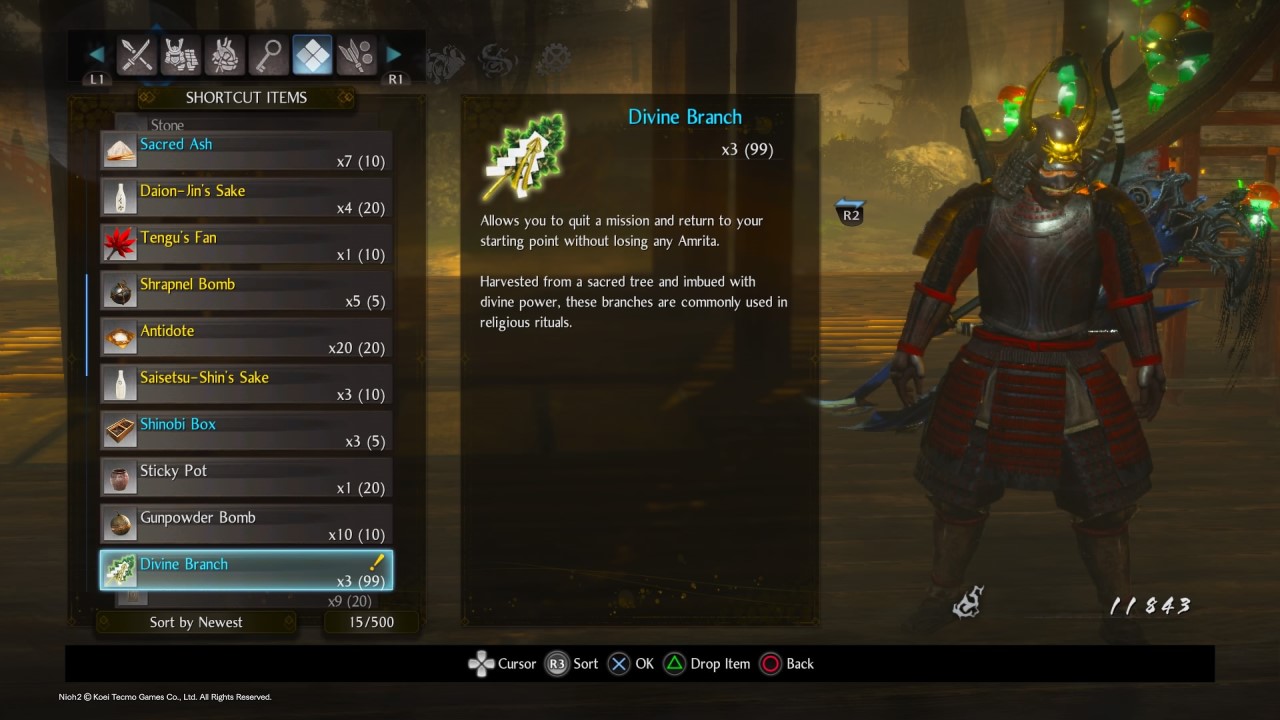Pick the Shrapnel Bomb entry
The image size is (1280, 720).
pyautogui.click(x=246, y=291)
